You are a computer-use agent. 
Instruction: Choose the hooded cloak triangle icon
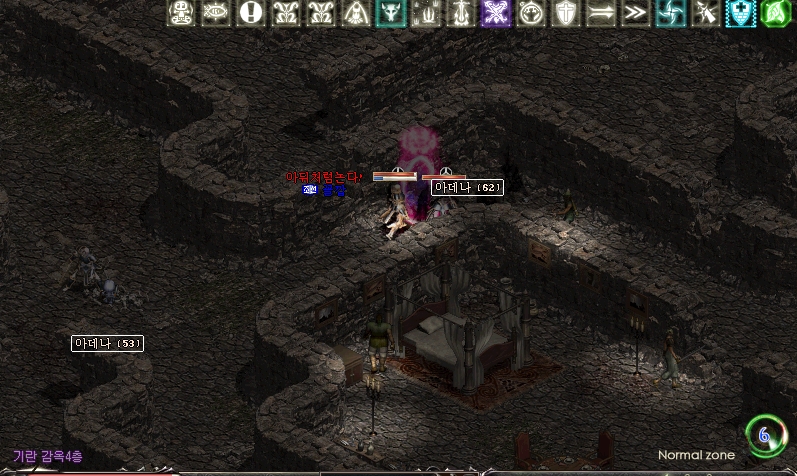point(355,13)
